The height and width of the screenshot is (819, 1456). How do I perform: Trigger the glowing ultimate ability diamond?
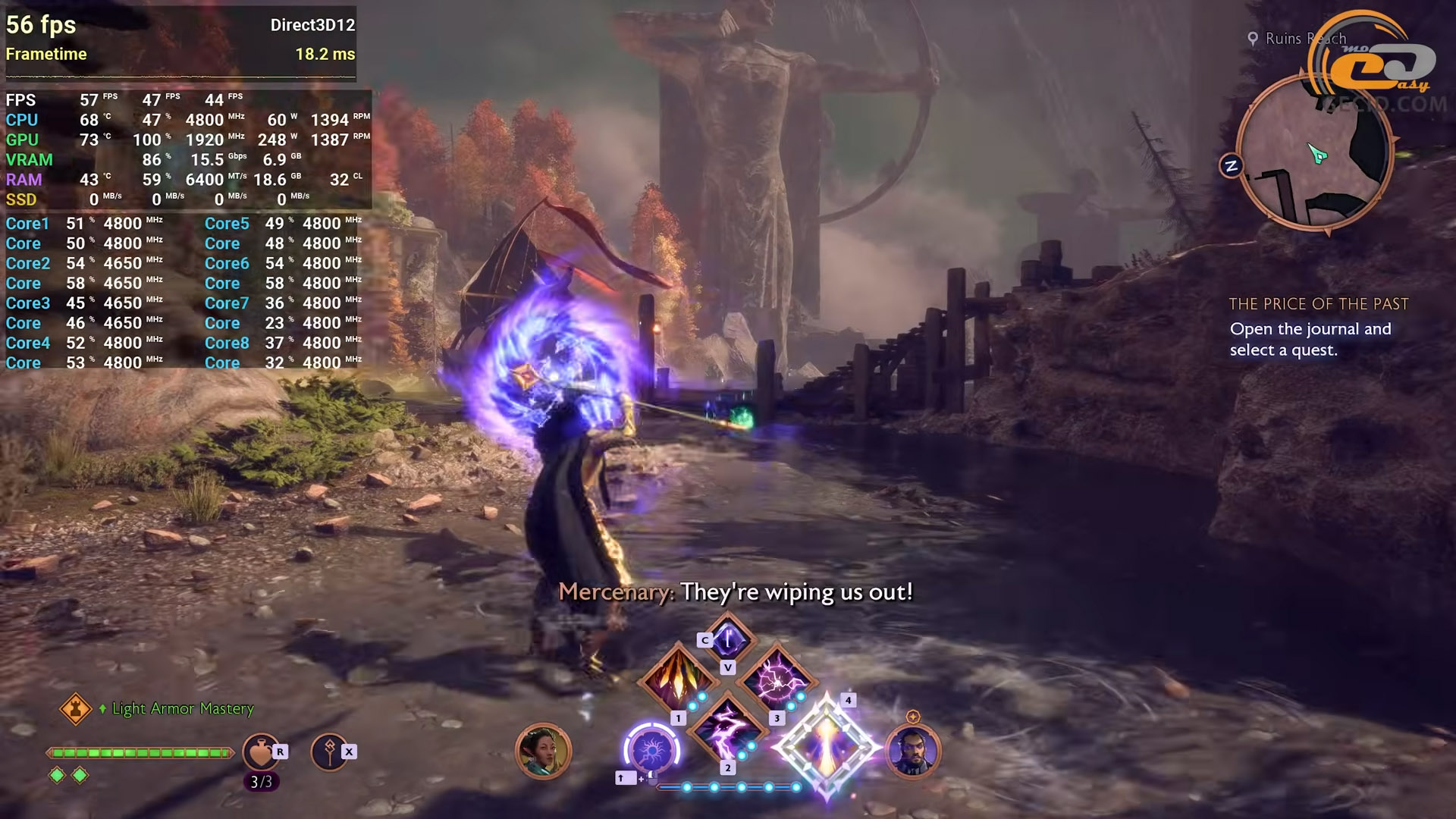pyautogui.click(x=826, y=747)
